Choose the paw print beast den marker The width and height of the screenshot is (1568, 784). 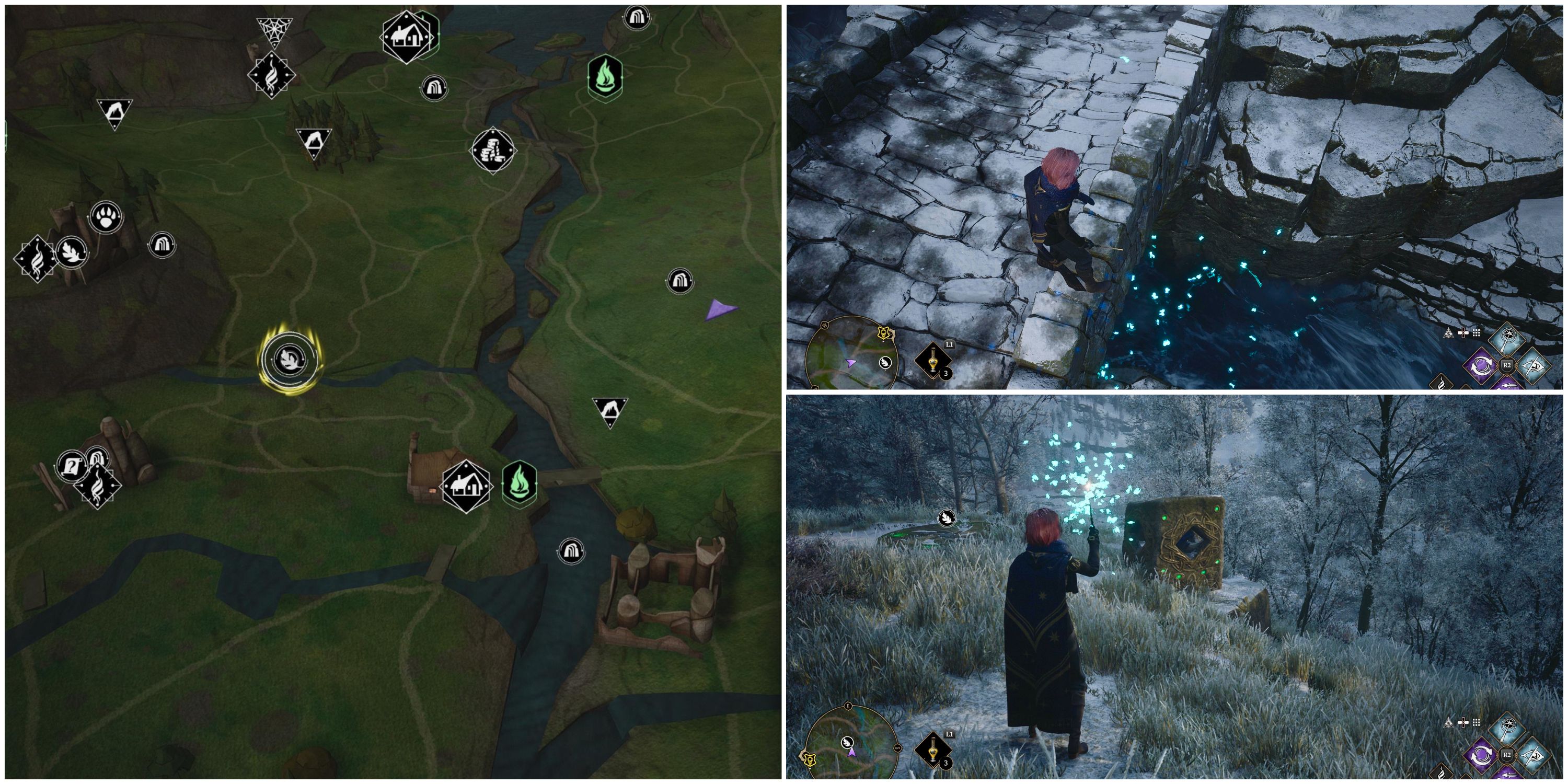[107, 217]
